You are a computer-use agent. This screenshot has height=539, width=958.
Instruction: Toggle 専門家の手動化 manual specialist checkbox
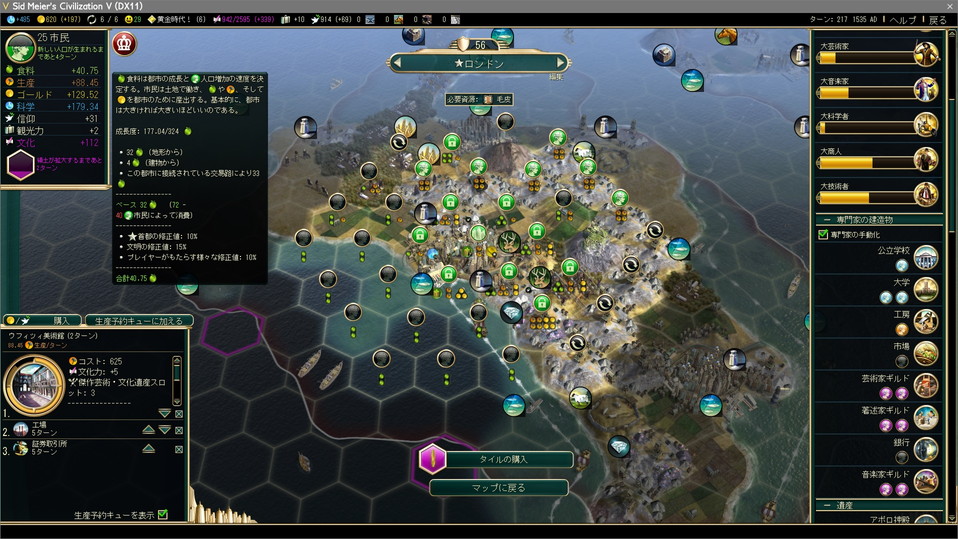point(823,234)
